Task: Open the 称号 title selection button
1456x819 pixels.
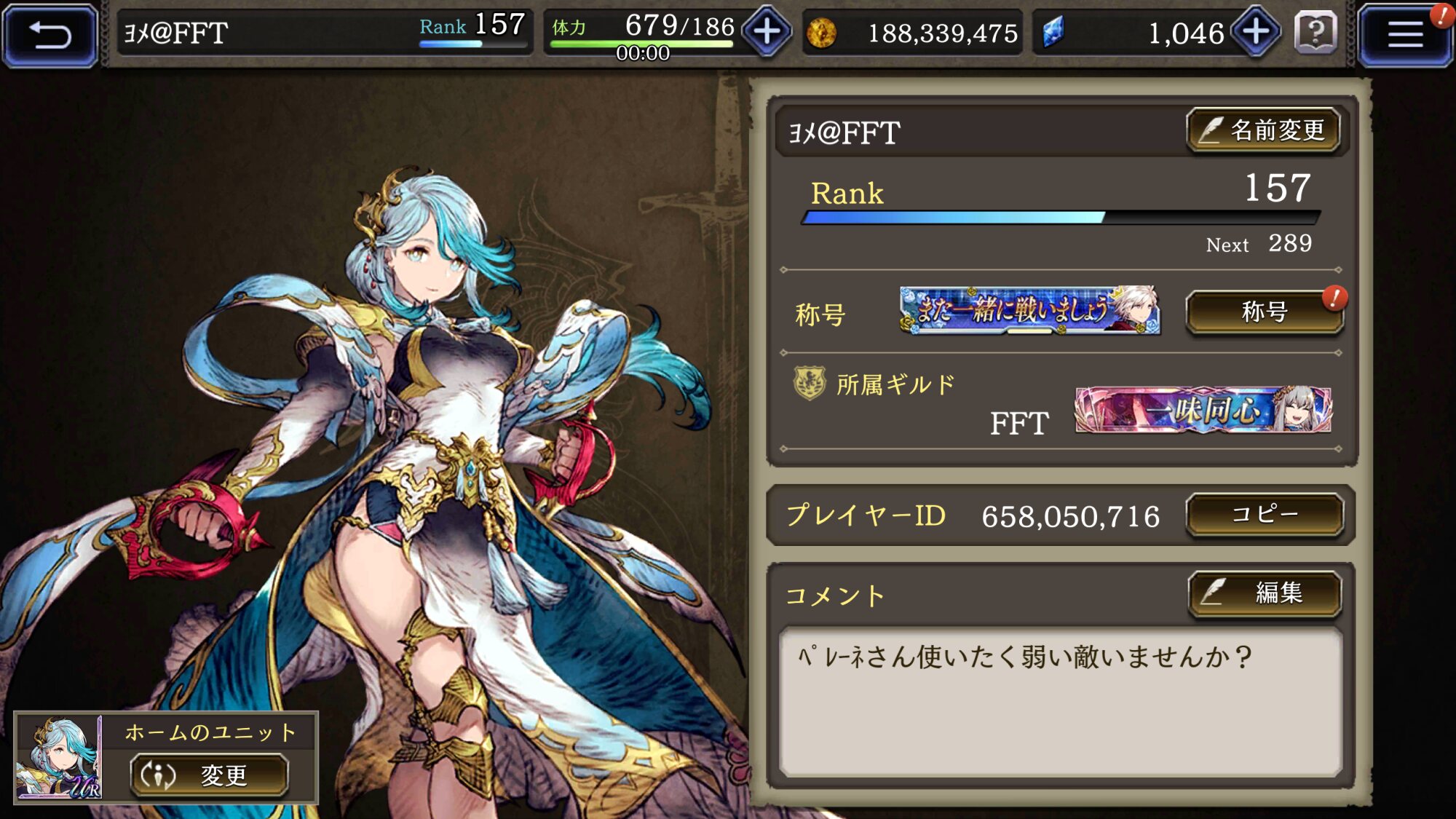Action: click(x=1264, y=312)
